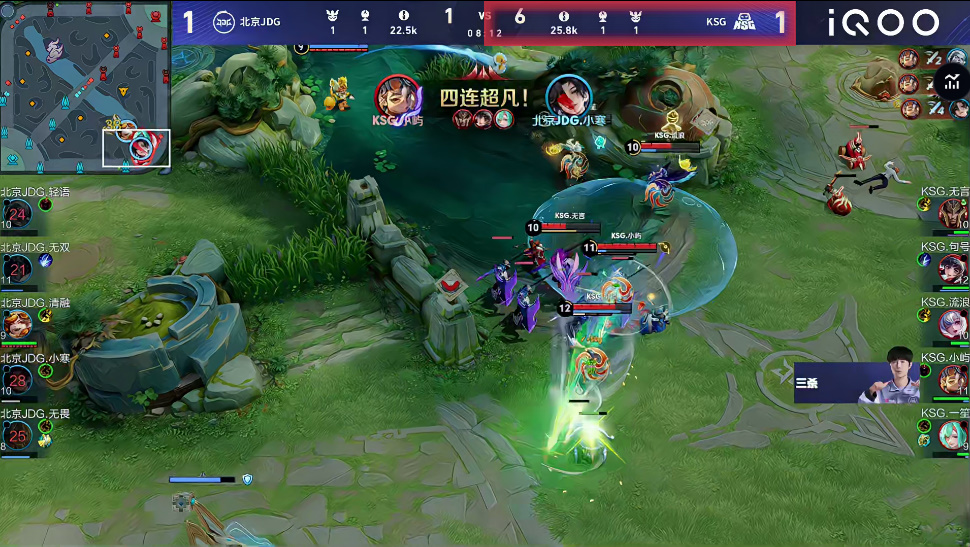Select JDG player 轻语's portrait
Screen dimensions: 970x547
[x=18, y=214]
